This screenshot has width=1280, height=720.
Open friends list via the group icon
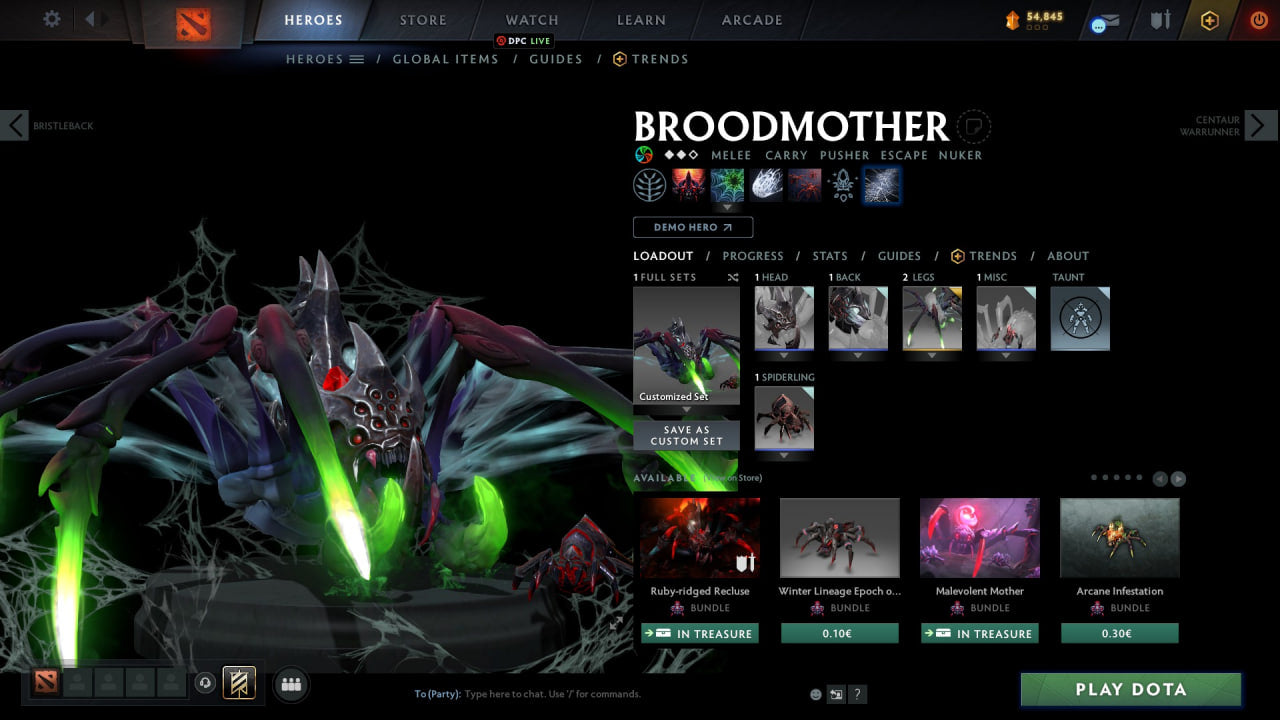(290, 683)
